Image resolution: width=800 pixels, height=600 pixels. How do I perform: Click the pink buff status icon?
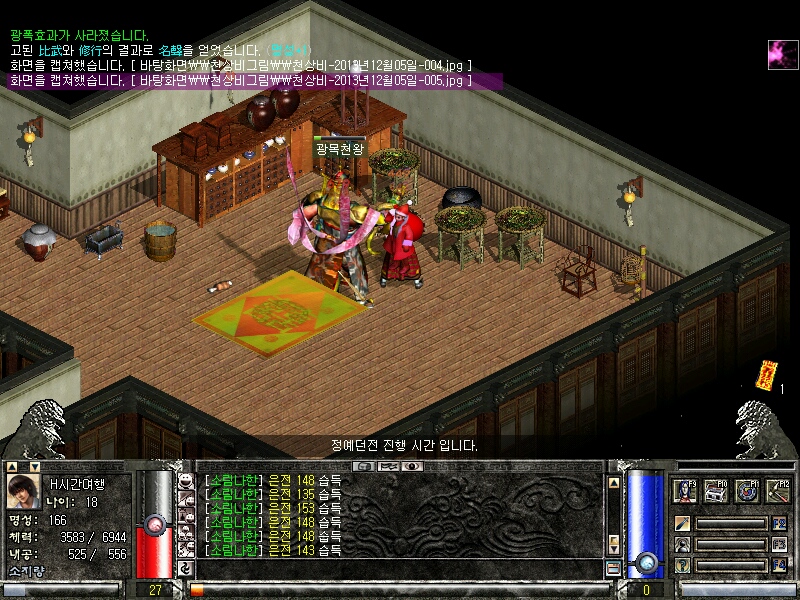(x=781, y=55)
